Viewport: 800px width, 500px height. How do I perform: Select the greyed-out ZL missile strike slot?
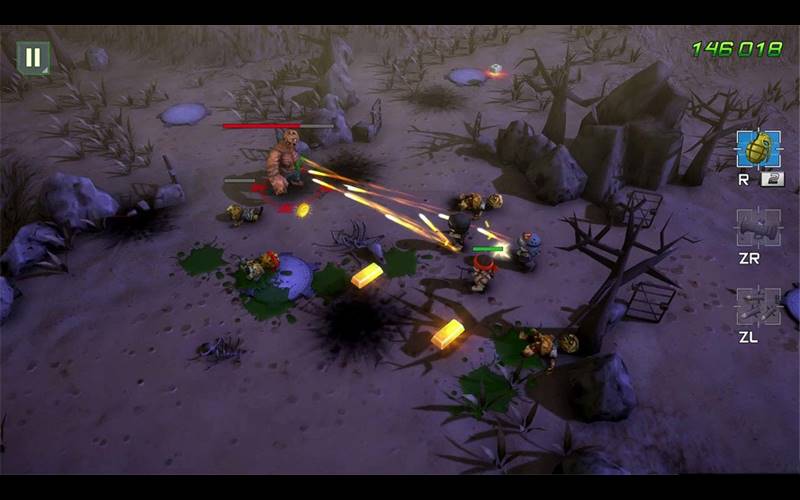tap(757, 307)
